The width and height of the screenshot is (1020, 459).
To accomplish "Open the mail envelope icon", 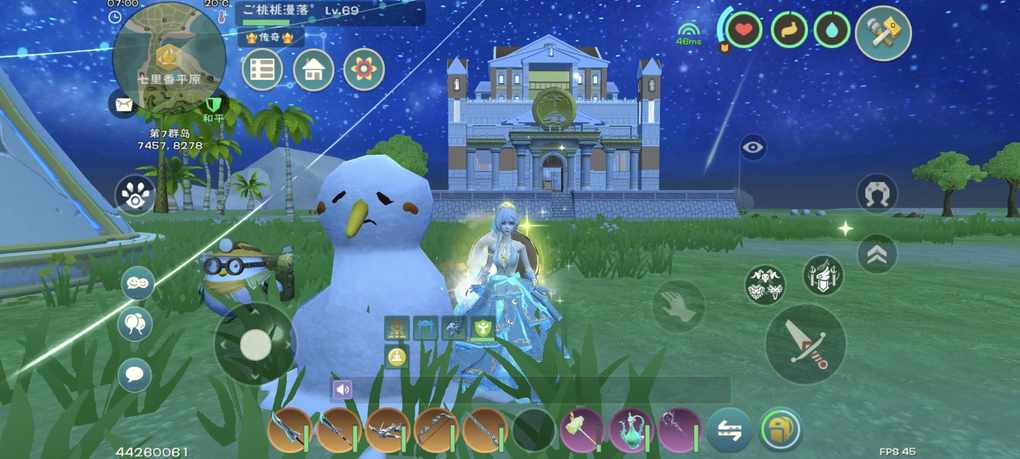I will 123,102.
